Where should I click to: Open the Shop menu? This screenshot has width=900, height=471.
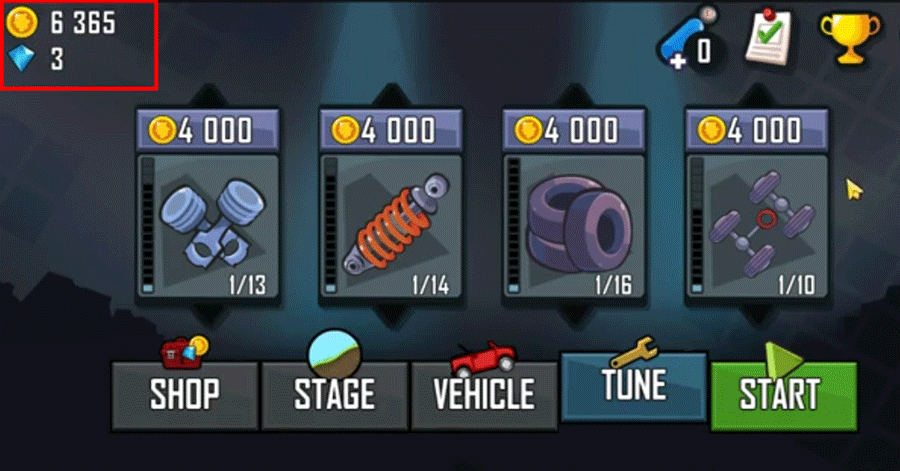(x=184, y=391)
